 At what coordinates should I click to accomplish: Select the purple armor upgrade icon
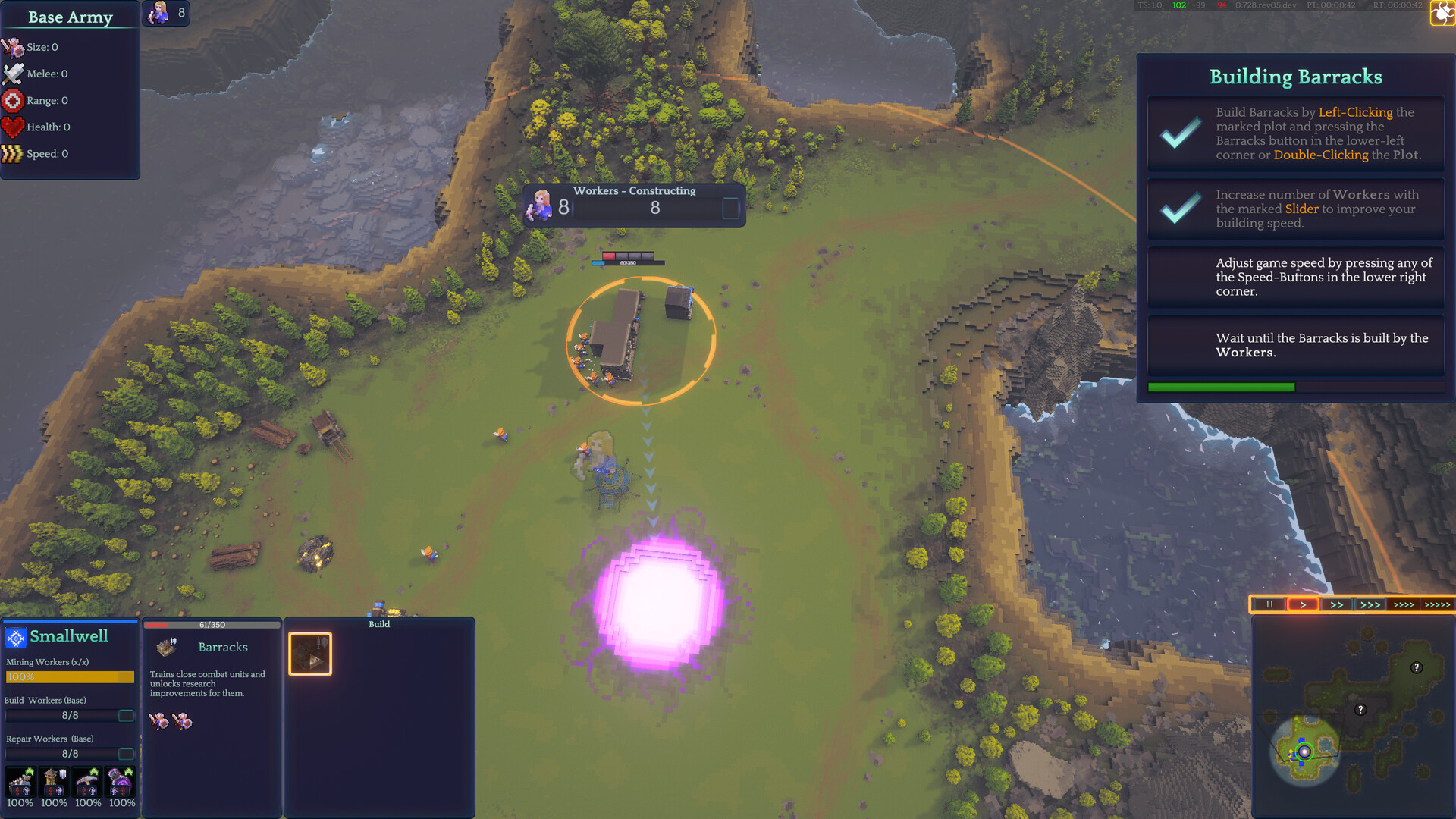(x=119, y=781)
